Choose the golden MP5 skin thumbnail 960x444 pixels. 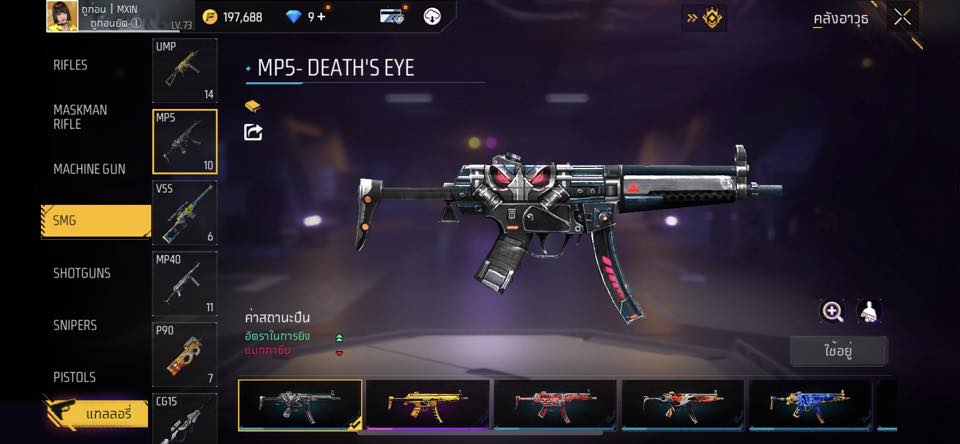(428, 404)
